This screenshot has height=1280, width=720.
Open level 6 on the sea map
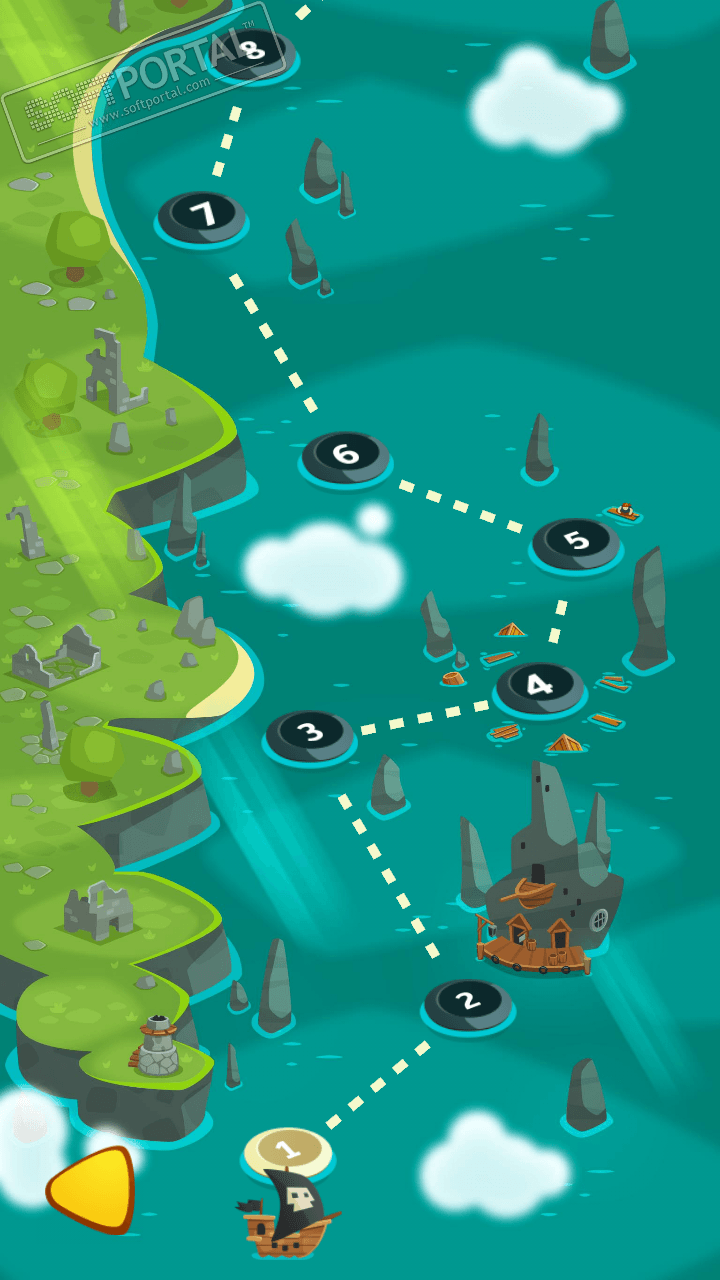click(346, 456)
